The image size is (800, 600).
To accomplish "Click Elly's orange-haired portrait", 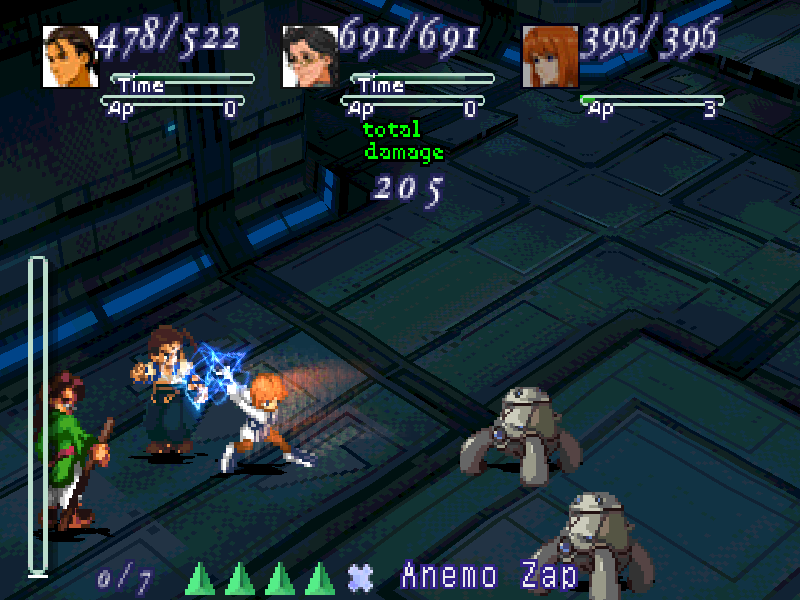I will click(x=550, y=56).
